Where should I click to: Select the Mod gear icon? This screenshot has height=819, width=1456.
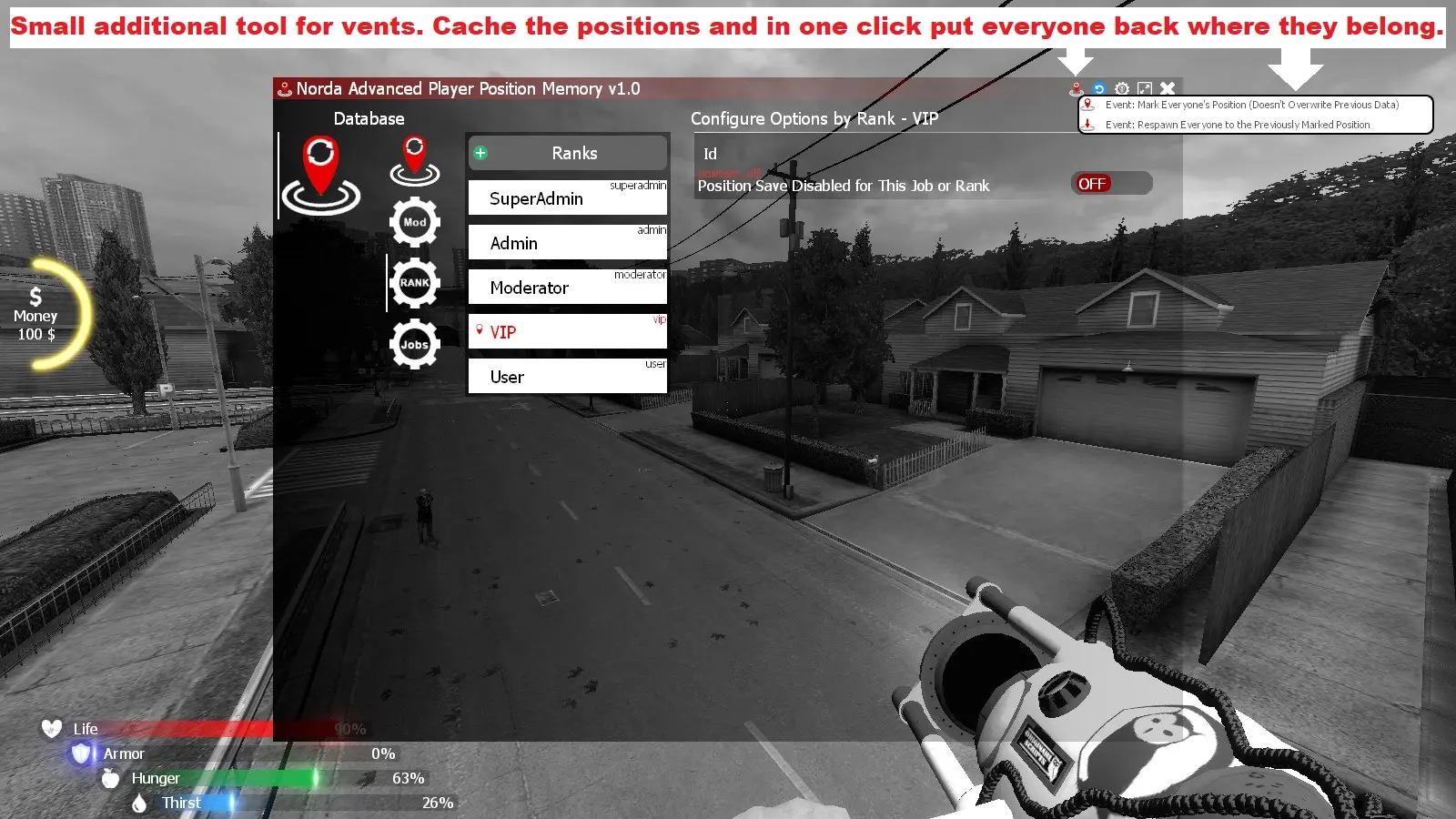click(415, 219)
